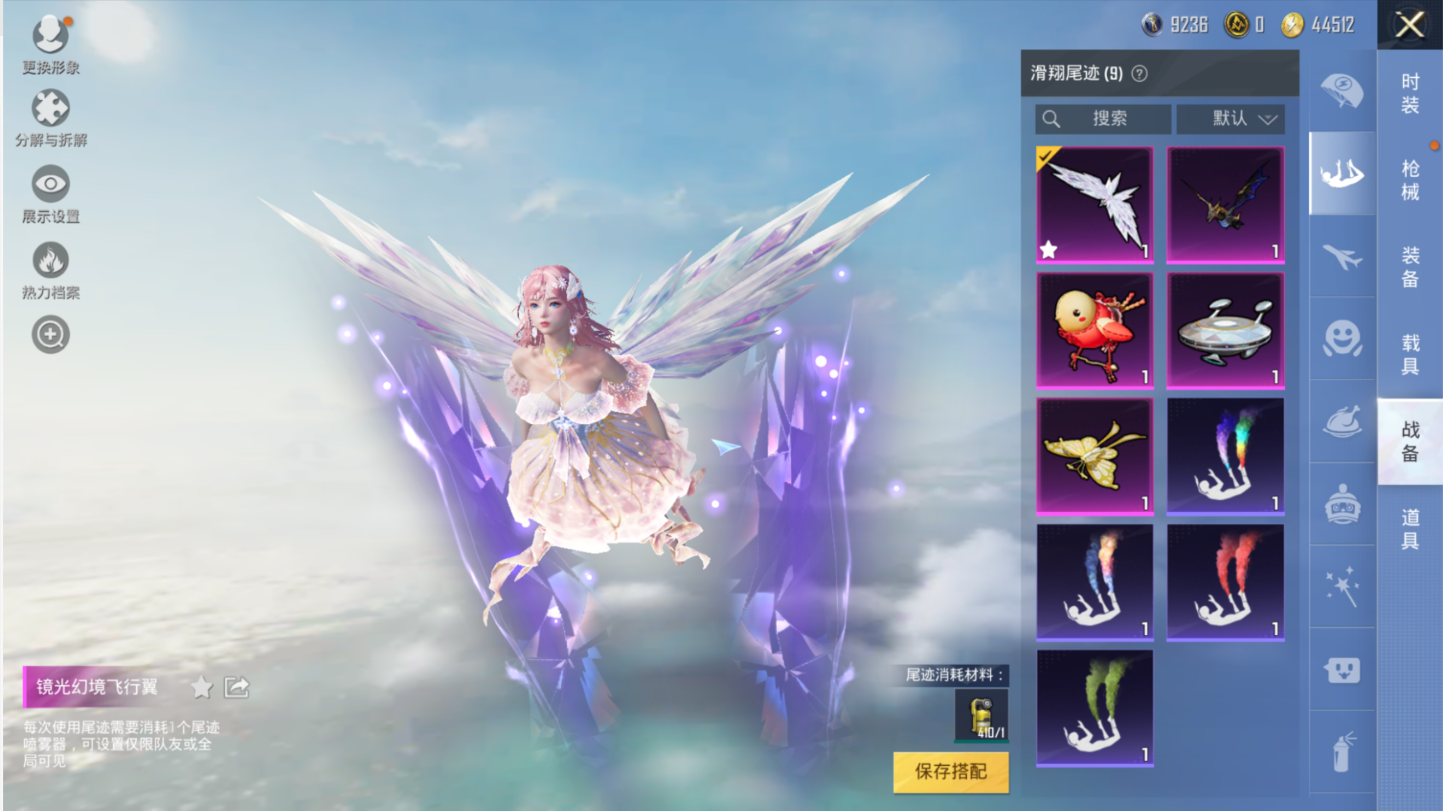Choose the UFO flying saucer trail
Image resolution: width=1443 pixels, height=811 pixels.
click(x=1225, y=331)
